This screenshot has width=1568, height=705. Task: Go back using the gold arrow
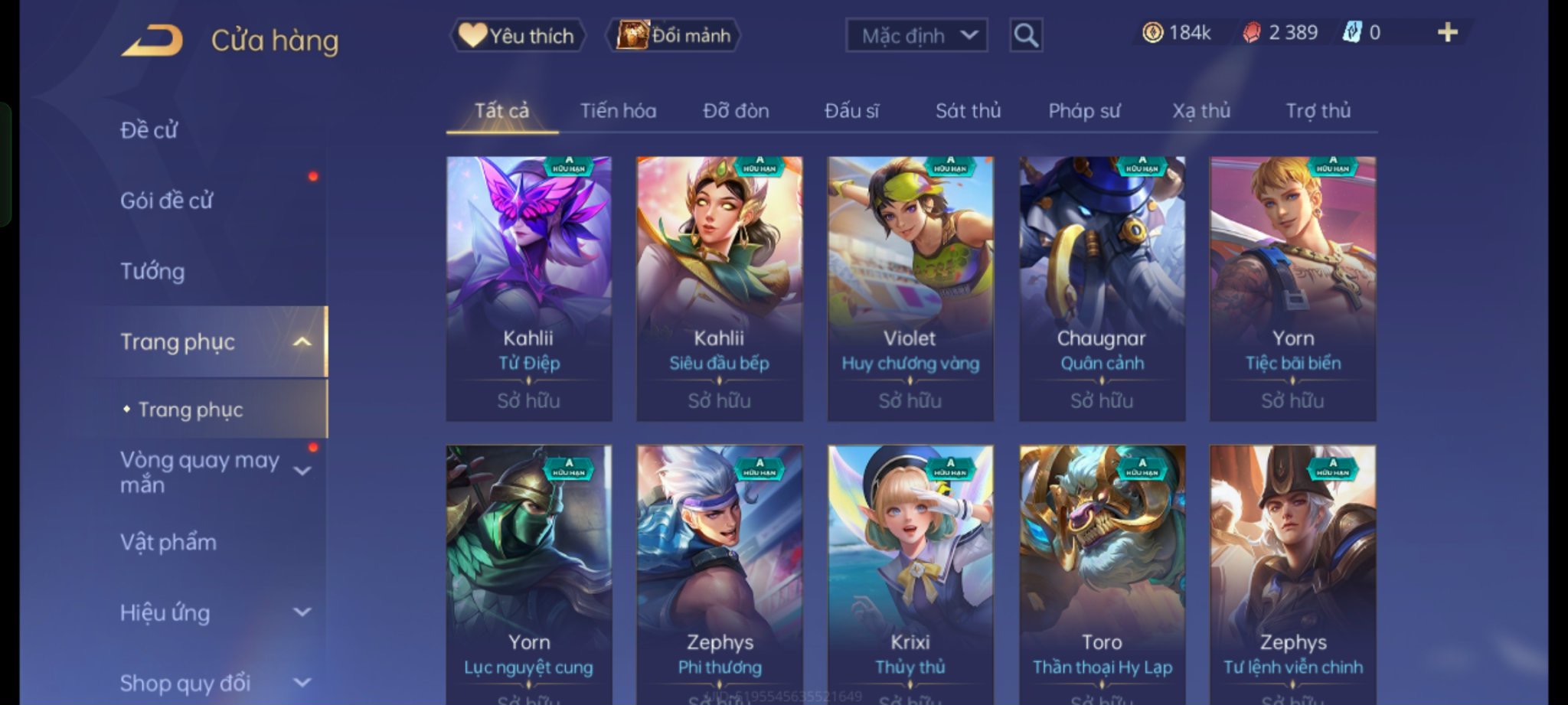(x=152, y=41)
